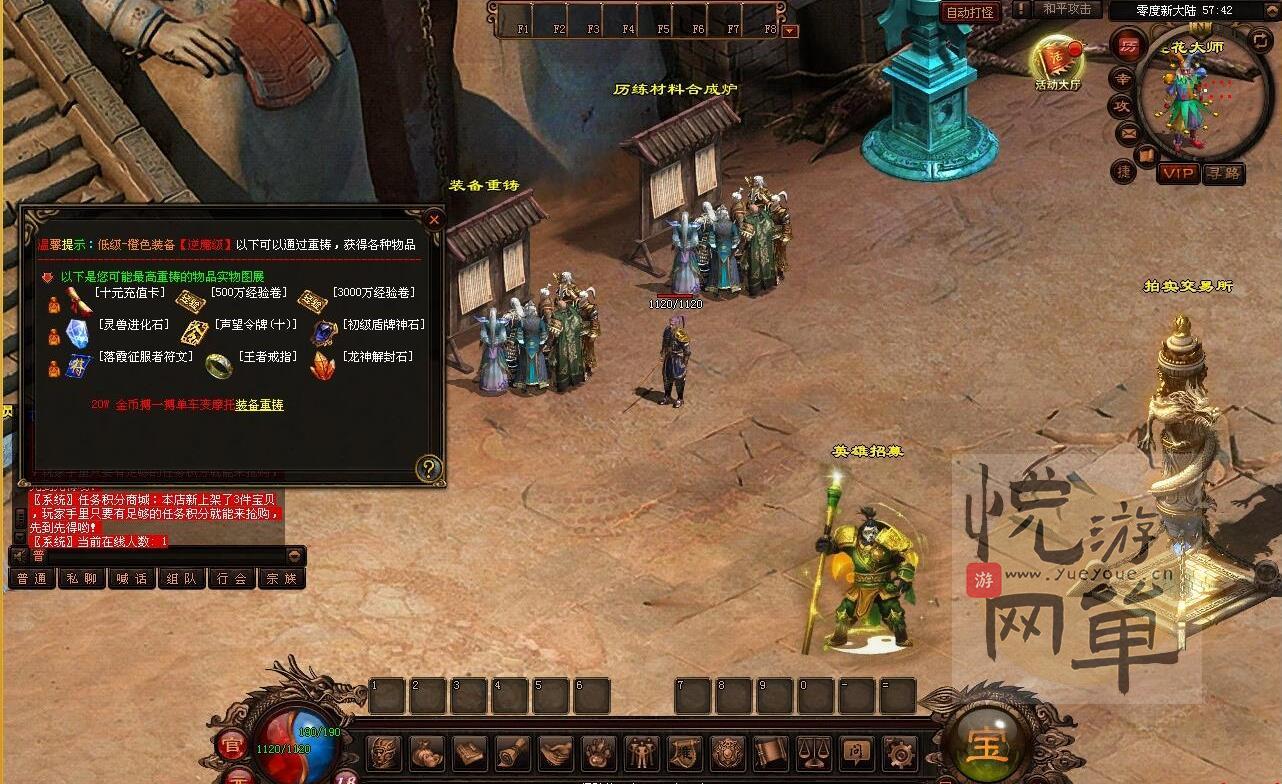Screen dimensions: 1282x784
Task: Toggle the 捷 shortcut button on right sidebar
Action: tap(1124, 173)
